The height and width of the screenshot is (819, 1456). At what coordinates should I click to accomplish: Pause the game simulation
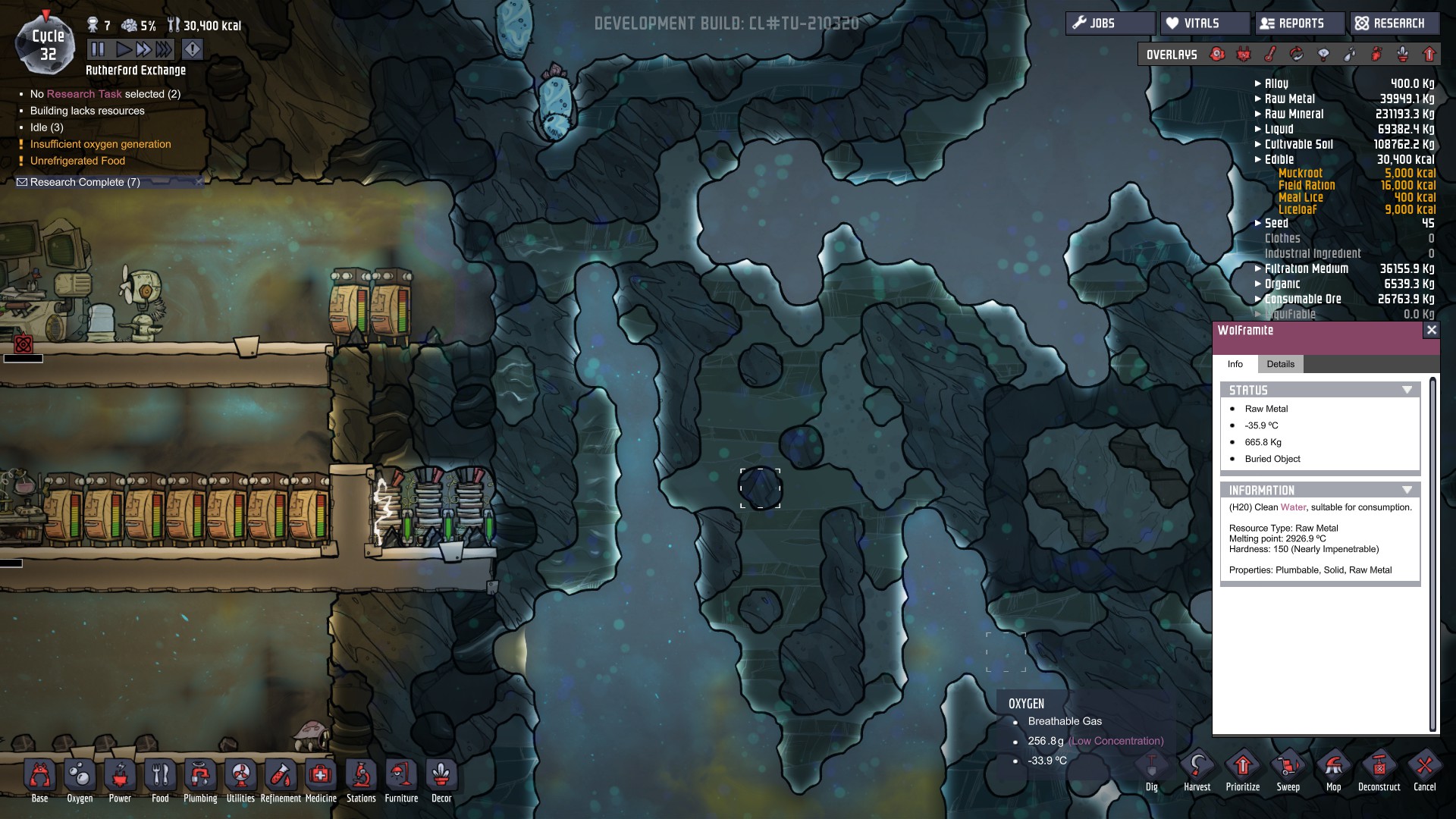pos(98,50)
